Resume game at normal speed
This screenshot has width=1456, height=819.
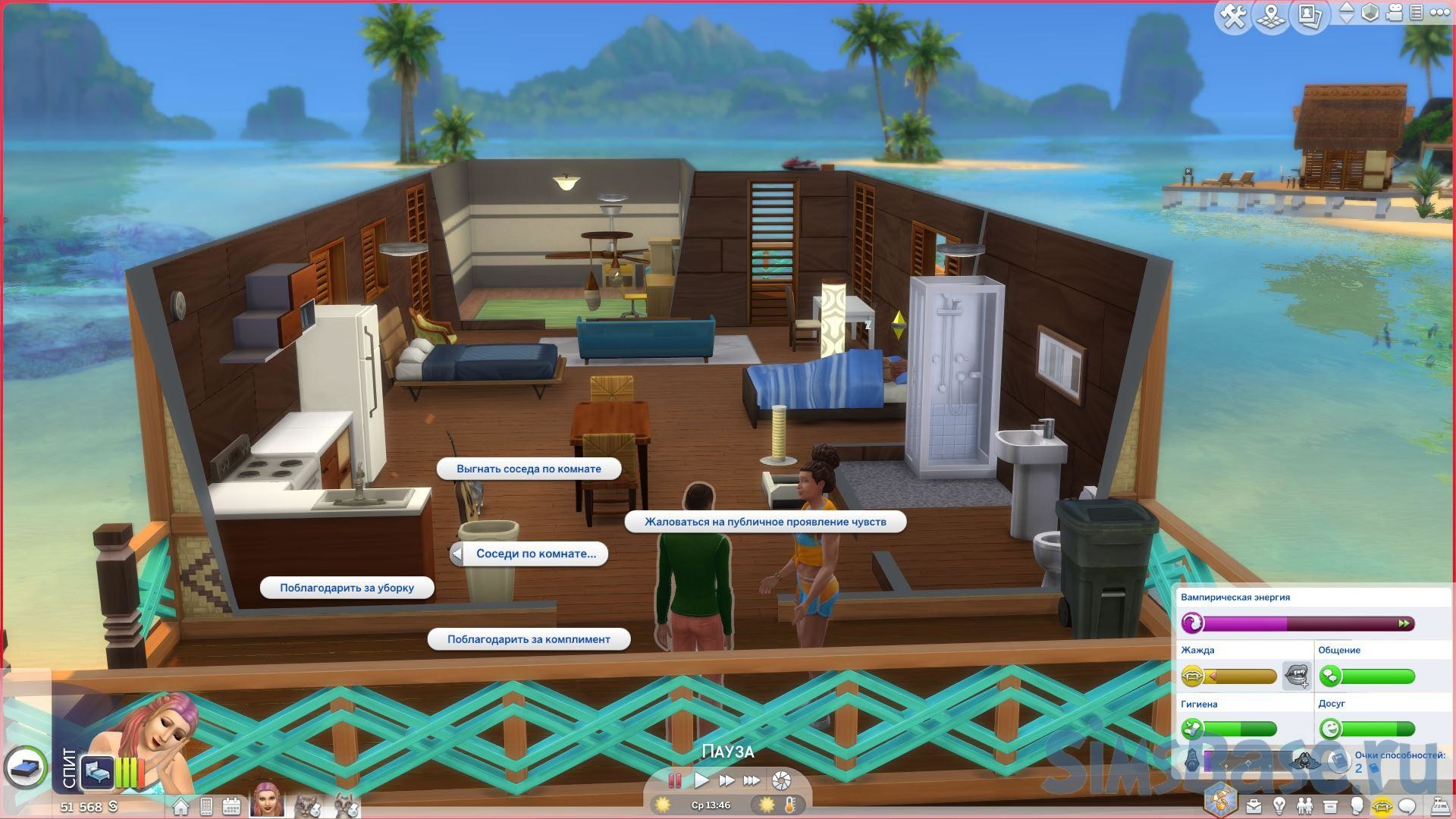coord(701,780)
